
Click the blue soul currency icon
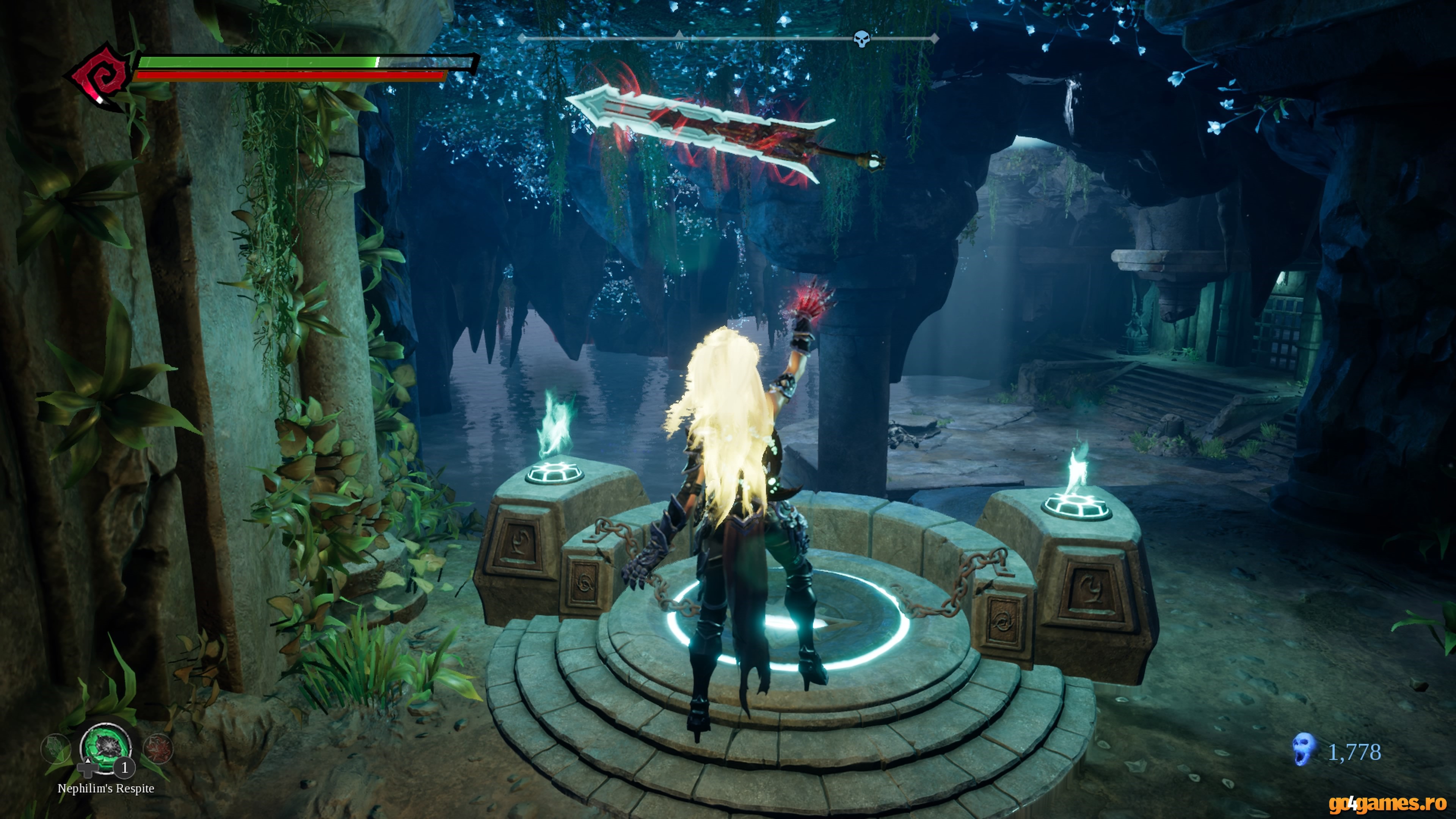pos(1303,750)
